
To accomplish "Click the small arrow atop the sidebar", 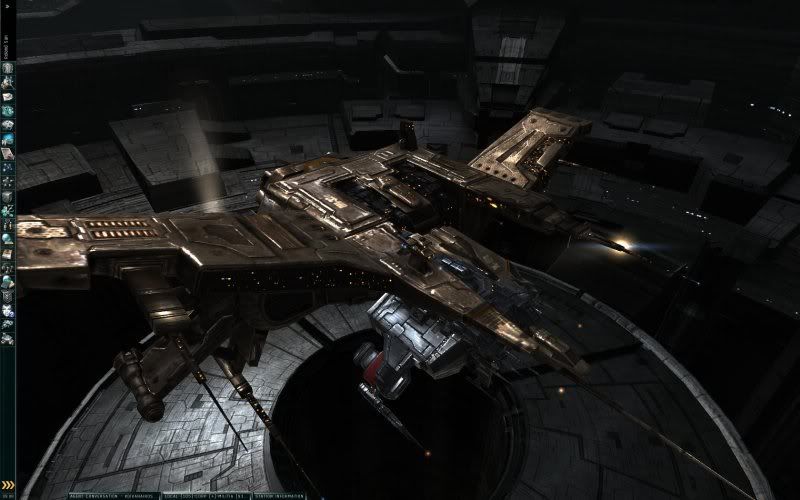I will coord(7,8).
